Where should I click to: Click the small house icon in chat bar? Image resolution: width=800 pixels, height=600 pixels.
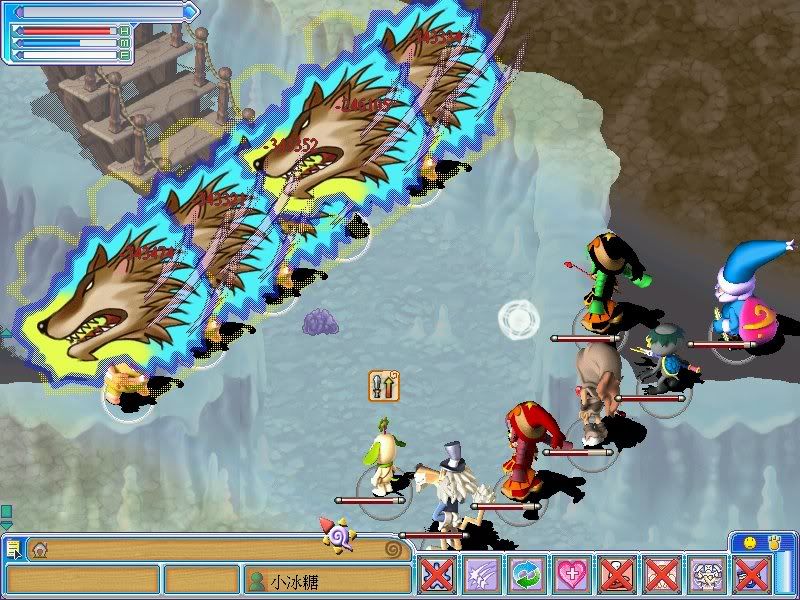click(x=40, y=548)
